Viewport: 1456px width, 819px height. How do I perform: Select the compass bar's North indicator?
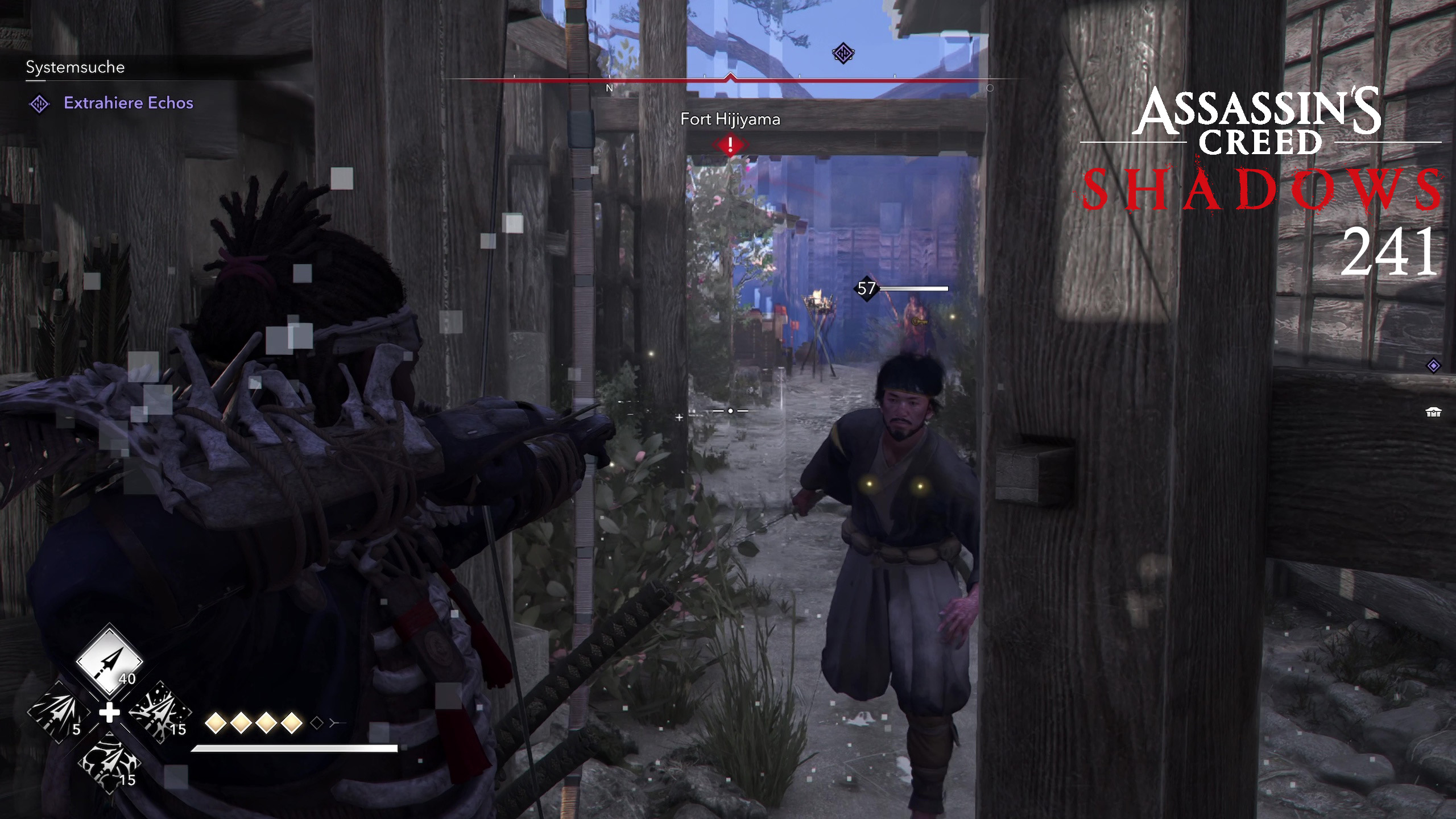click(609, 88)
